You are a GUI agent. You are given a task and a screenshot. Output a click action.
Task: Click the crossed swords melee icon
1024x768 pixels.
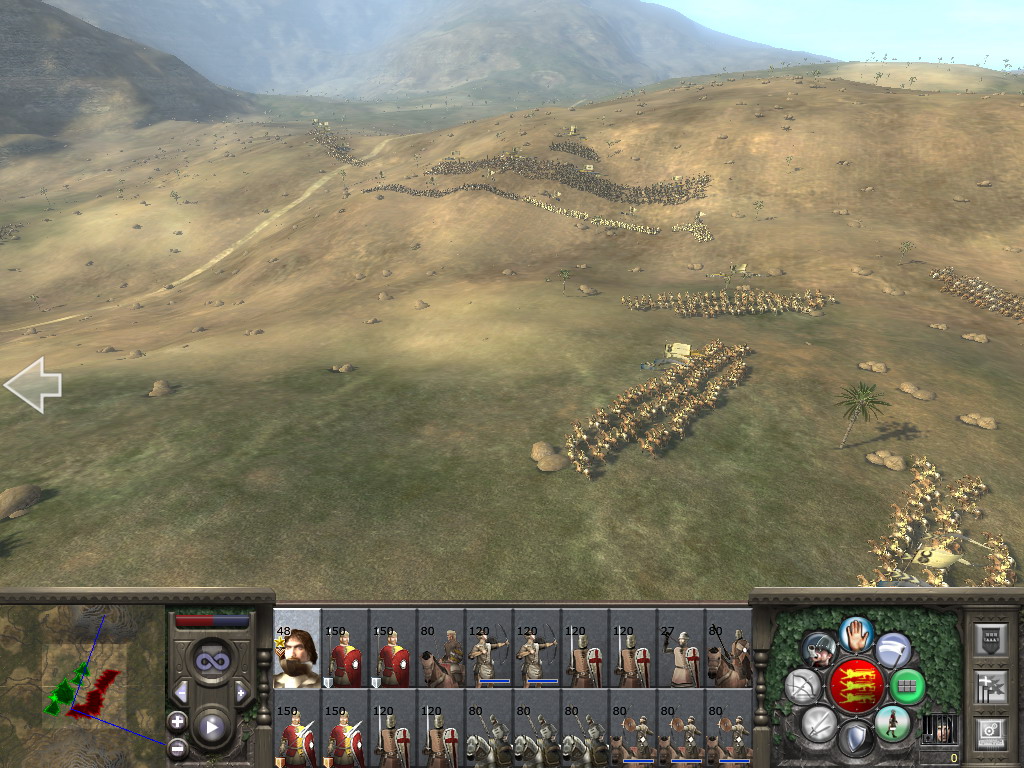[818, 723]
